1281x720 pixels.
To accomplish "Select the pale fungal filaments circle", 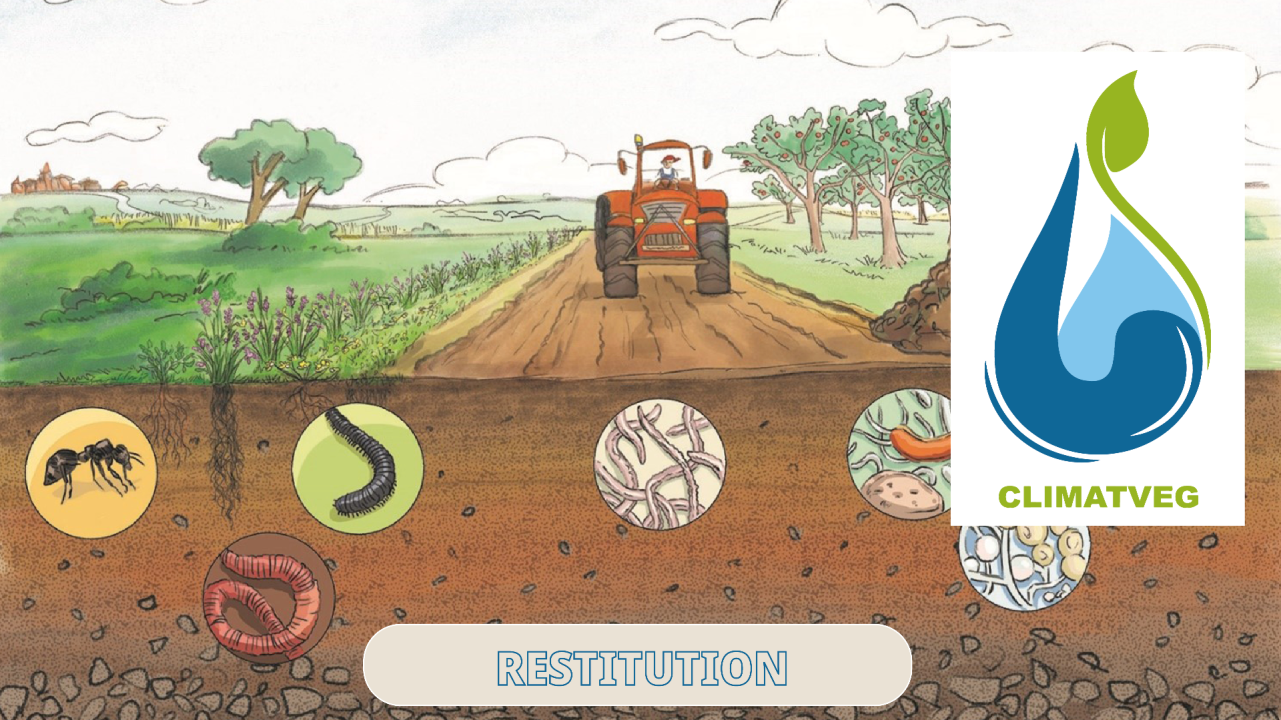I will tap(659, 464).
